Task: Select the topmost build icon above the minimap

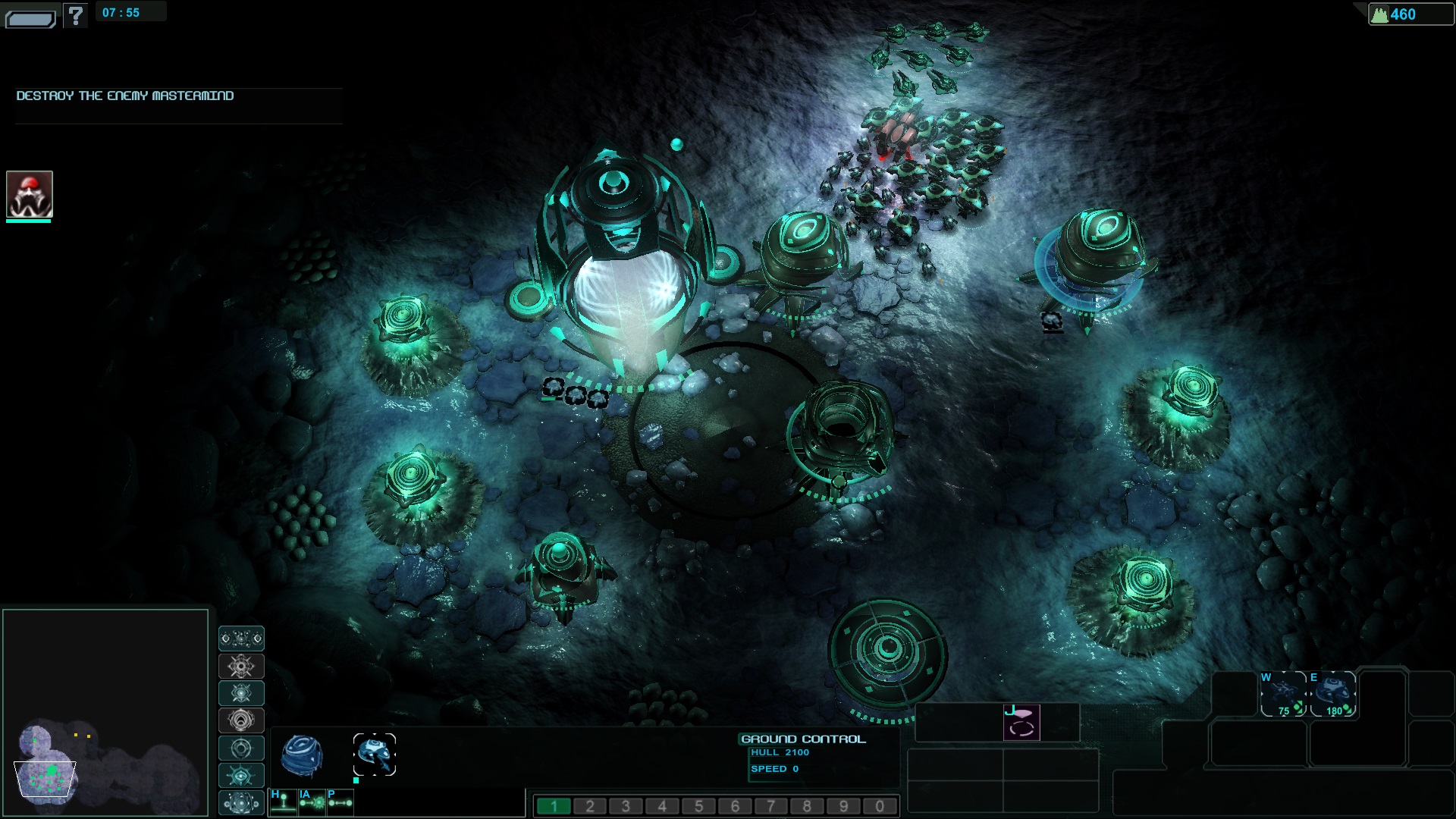Action: tap(241, 639)
